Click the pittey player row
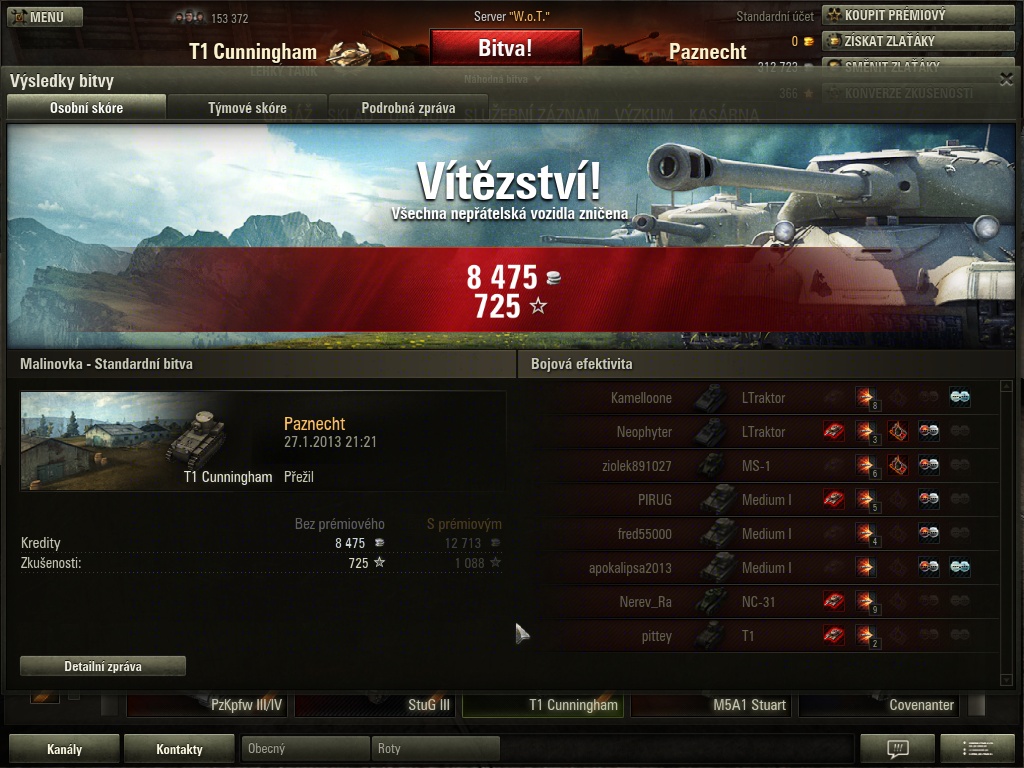This screenshot has height=768, width=1024. click(x=760, y=636)
